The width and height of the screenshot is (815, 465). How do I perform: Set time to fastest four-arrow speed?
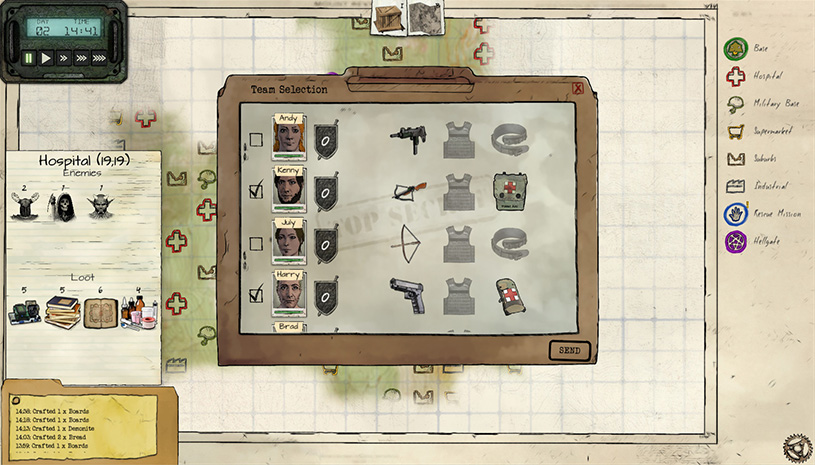[x=99, y=58]
